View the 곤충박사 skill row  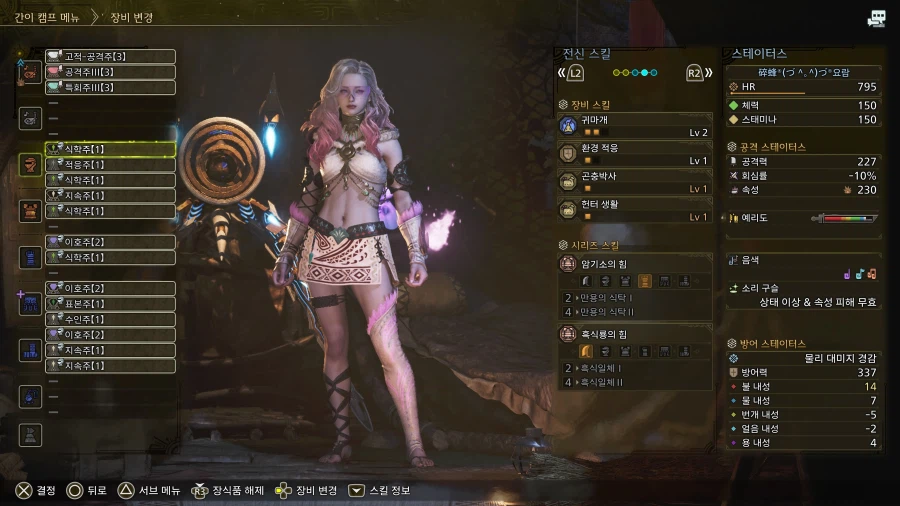tap(634, 182)
